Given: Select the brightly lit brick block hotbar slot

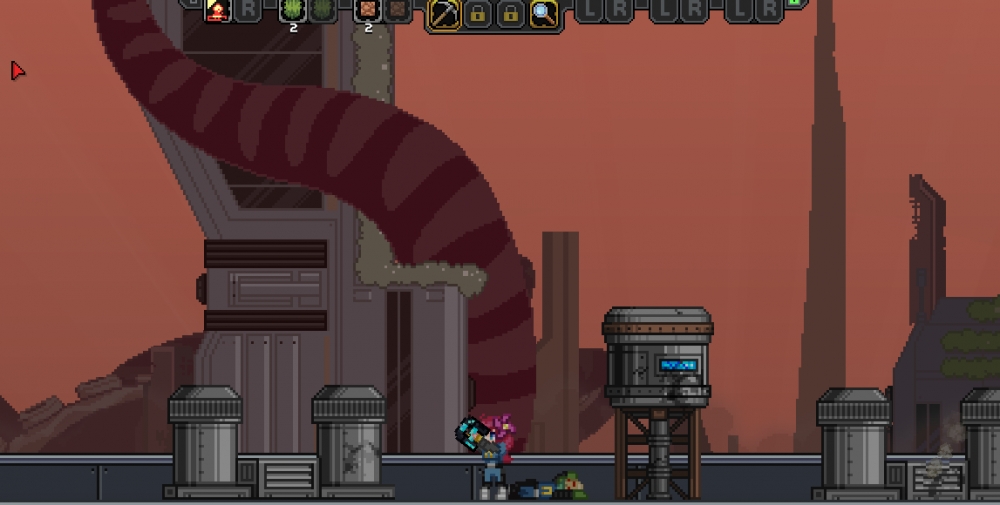Looking at the screenshot, I should 369,11.
